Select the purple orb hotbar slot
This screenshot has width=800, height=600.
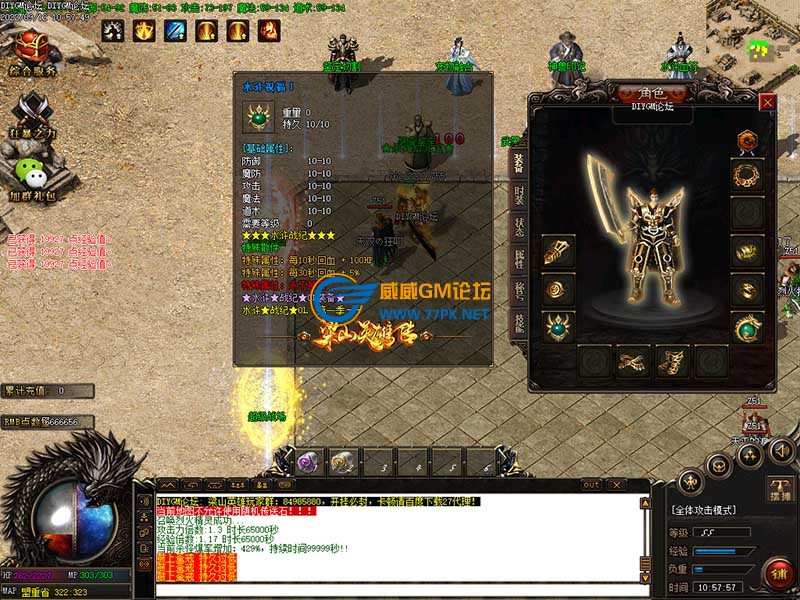tap(306, 462)
